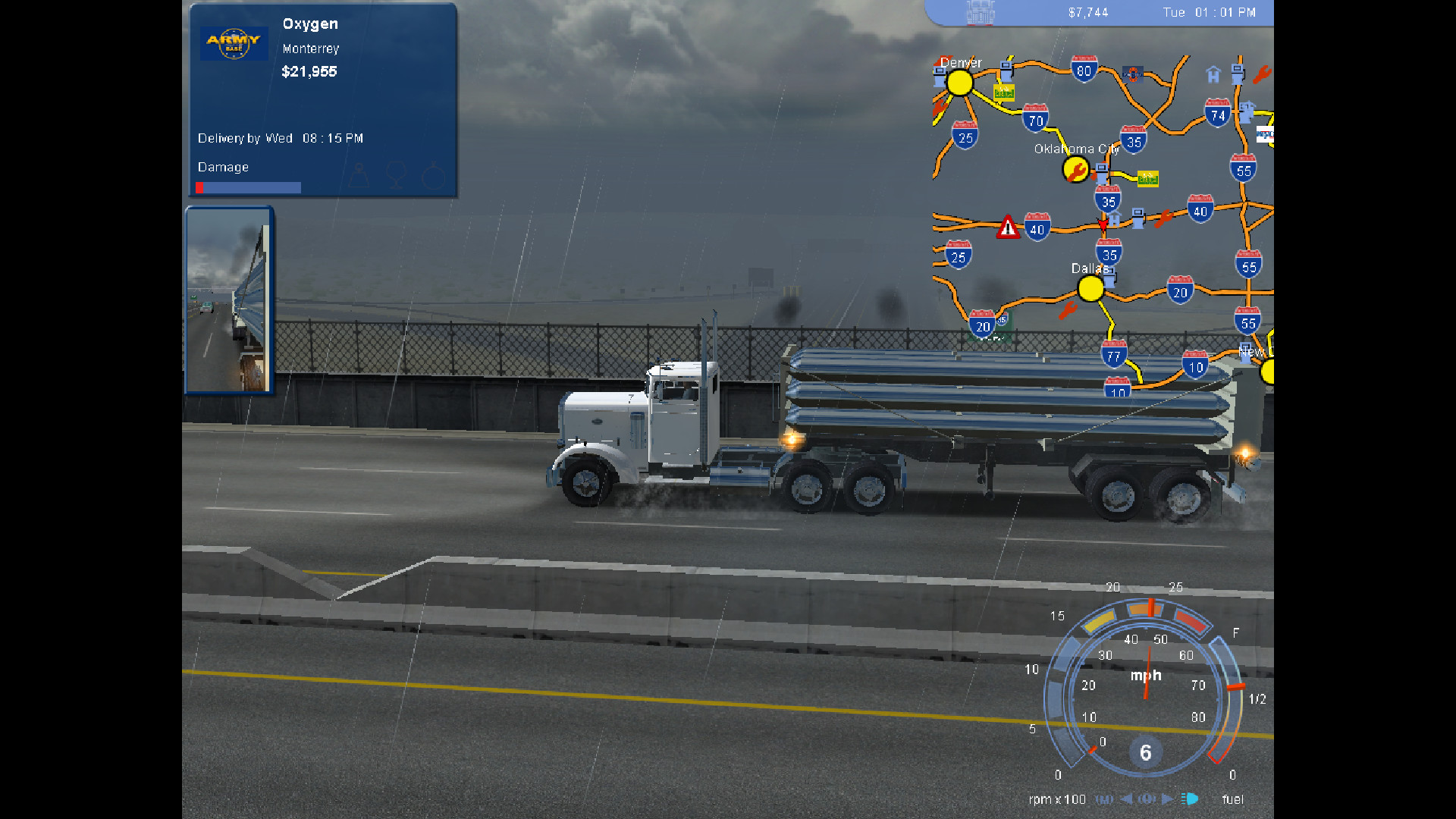Click the Interstate 80 shield on the map
The height and width of the screenshot is (819, 1456).
pyautogui.click(x=1084, y=68)
